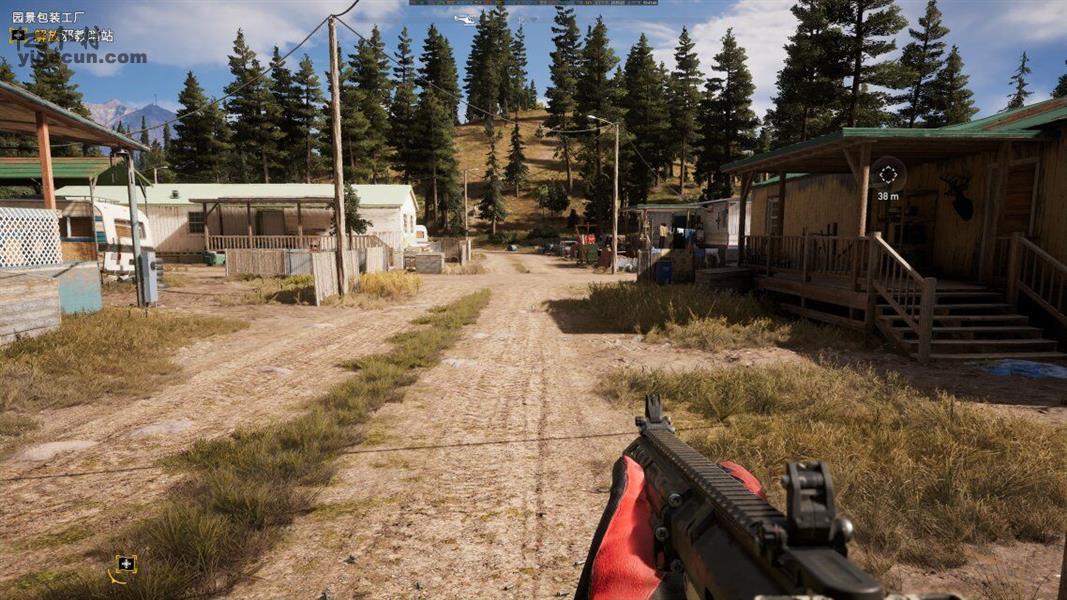Select the objective waypoint marker showing 38 m
Viewport: 1067px width, 600px height.
[x=887, y=174]
